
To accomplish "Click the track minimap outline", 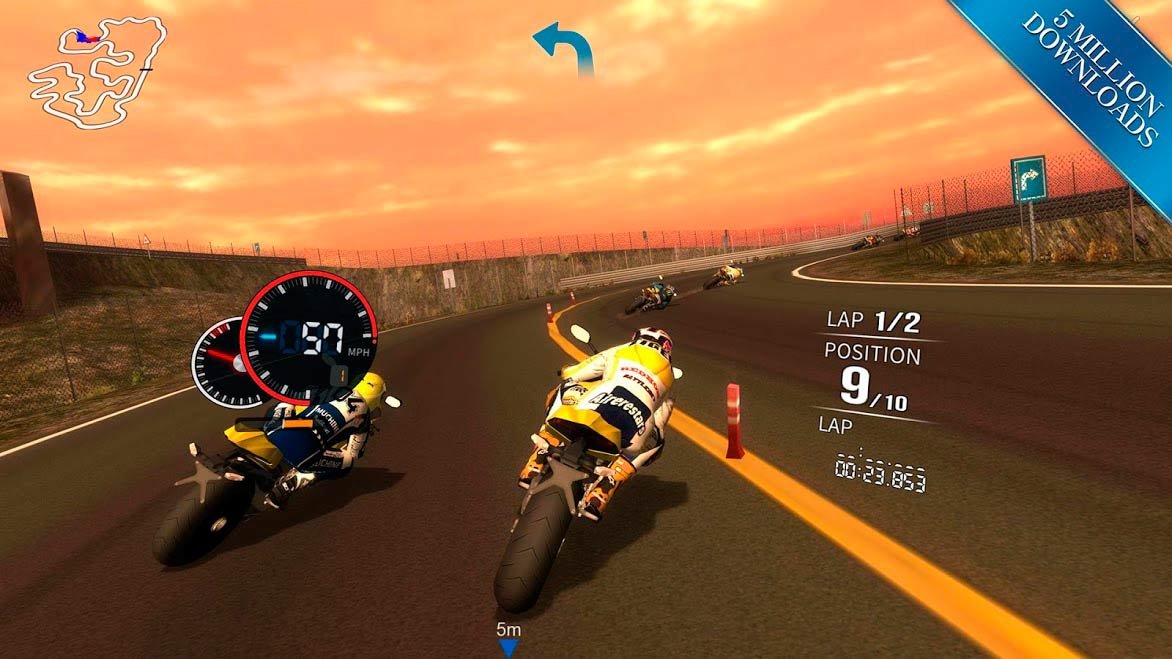I will coord(95,71).
